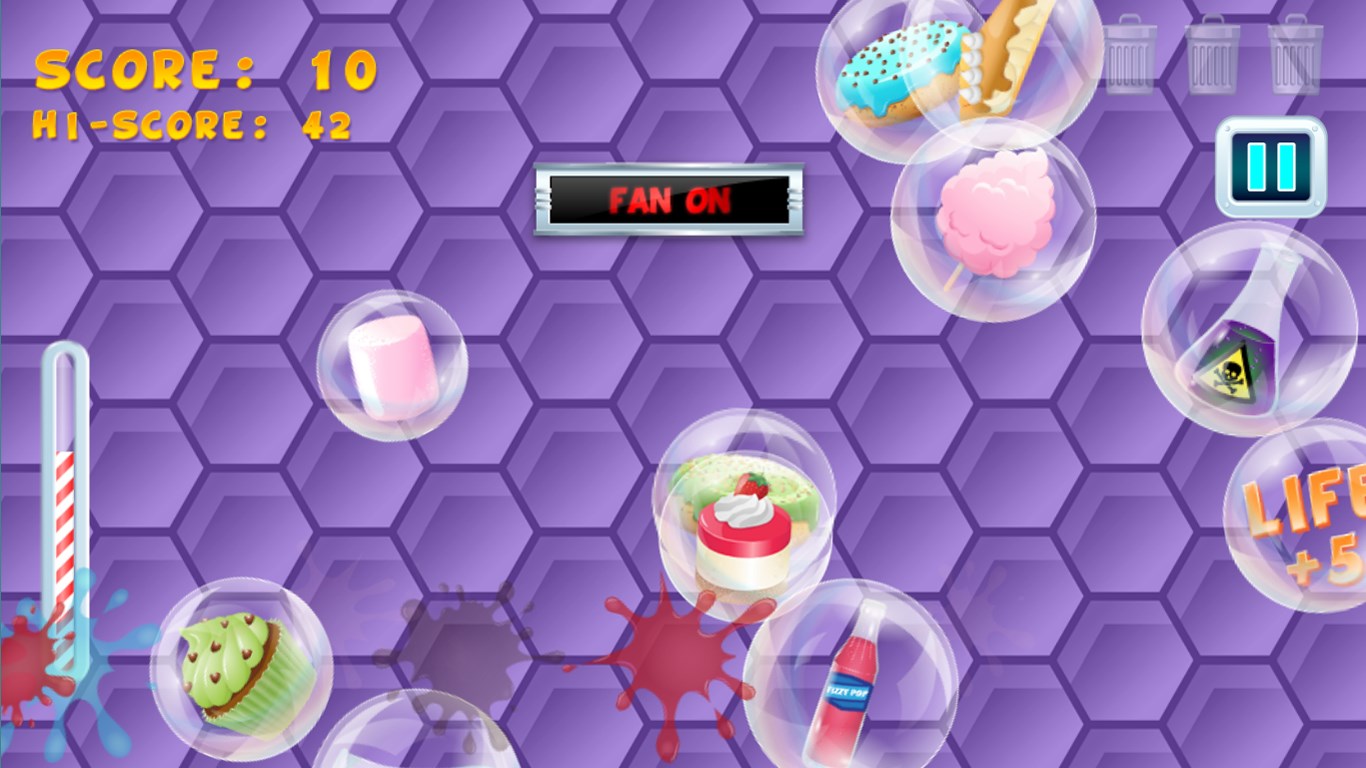Pause the game with the pause button

click(x=1271, y=167)
